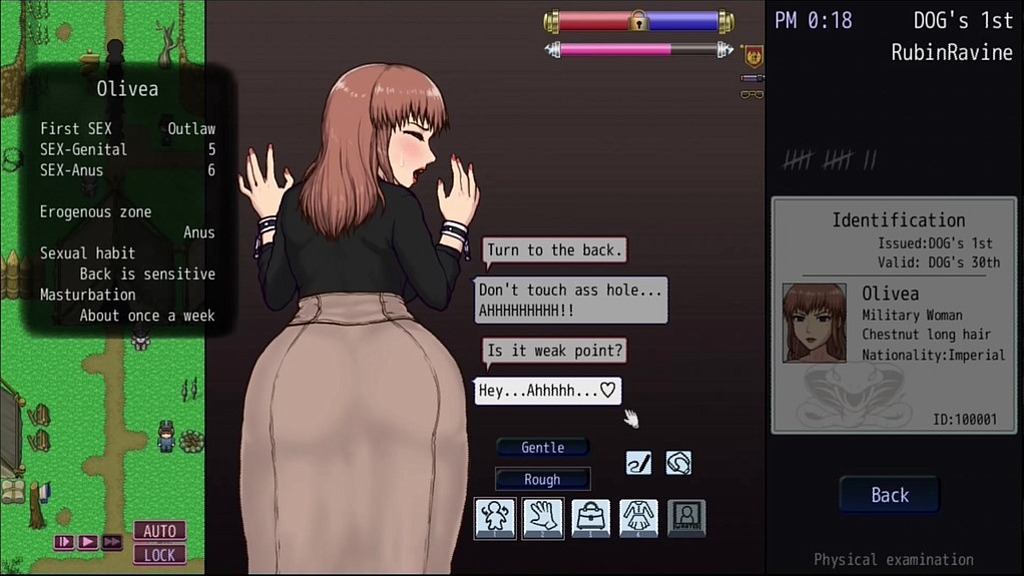The height and width of the screenshot is (576, 1024).
Task: Select the glove hand icon
Action: (542, 518)
